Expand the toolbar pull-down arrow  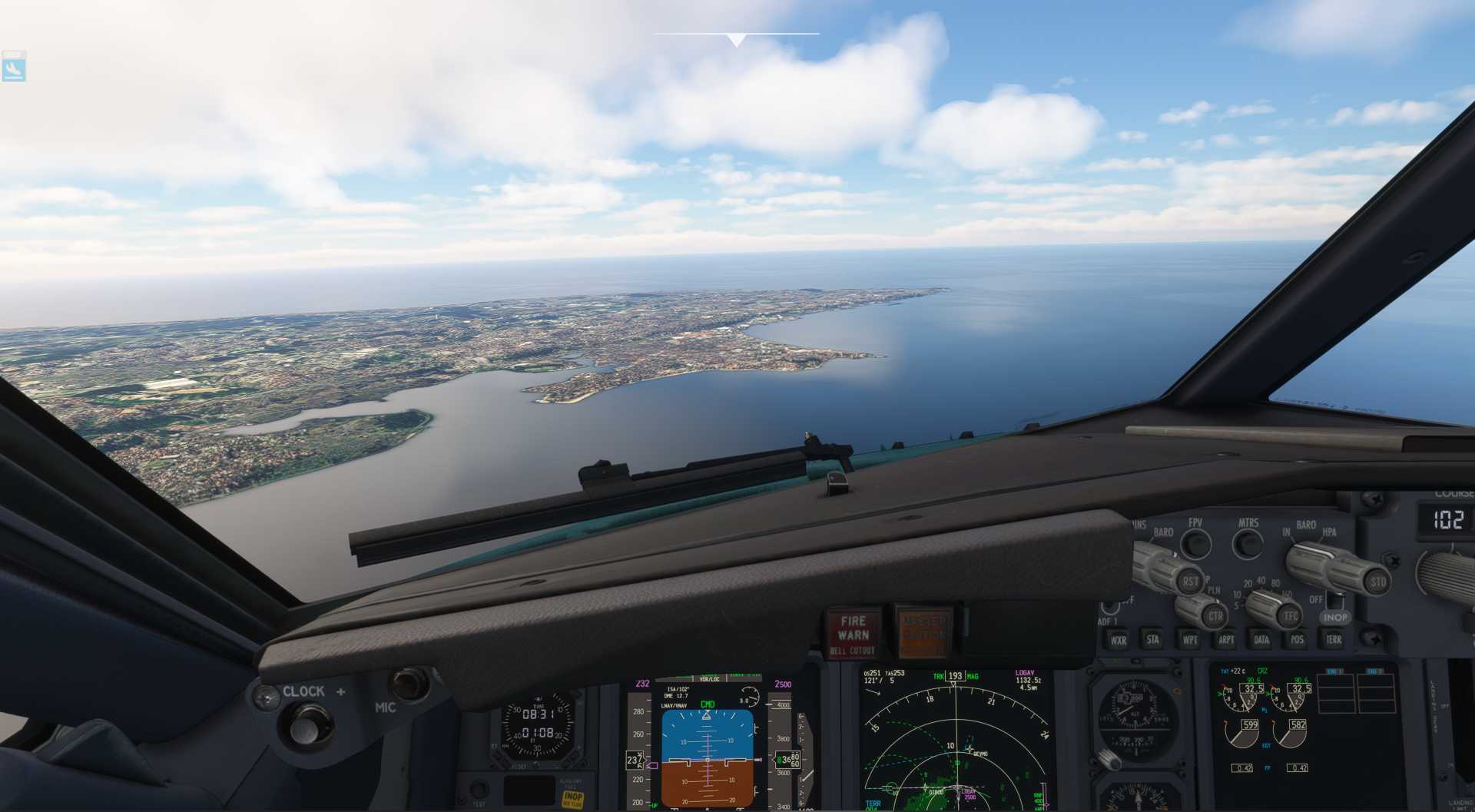tap(737, 40)
